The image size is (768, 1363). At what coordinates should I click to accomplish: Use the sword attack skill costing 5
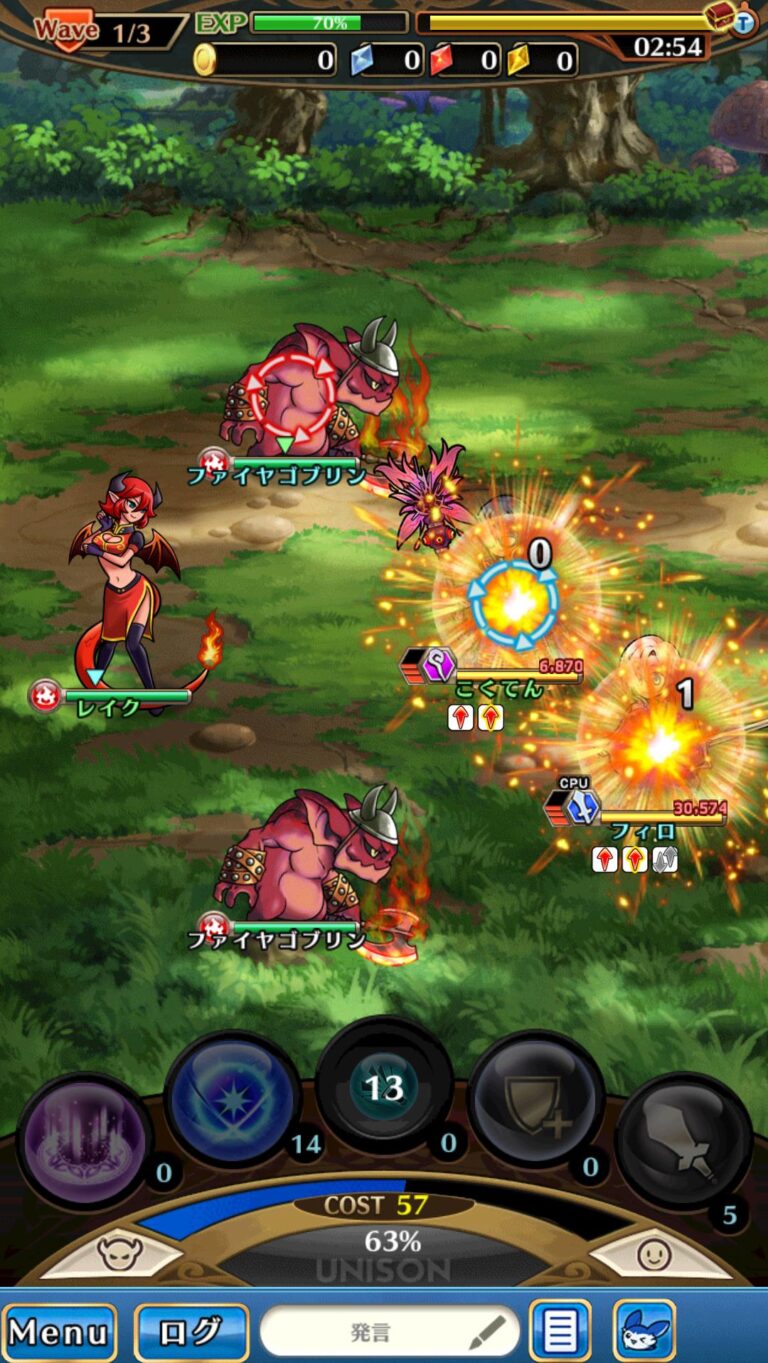coord(683,1142)
